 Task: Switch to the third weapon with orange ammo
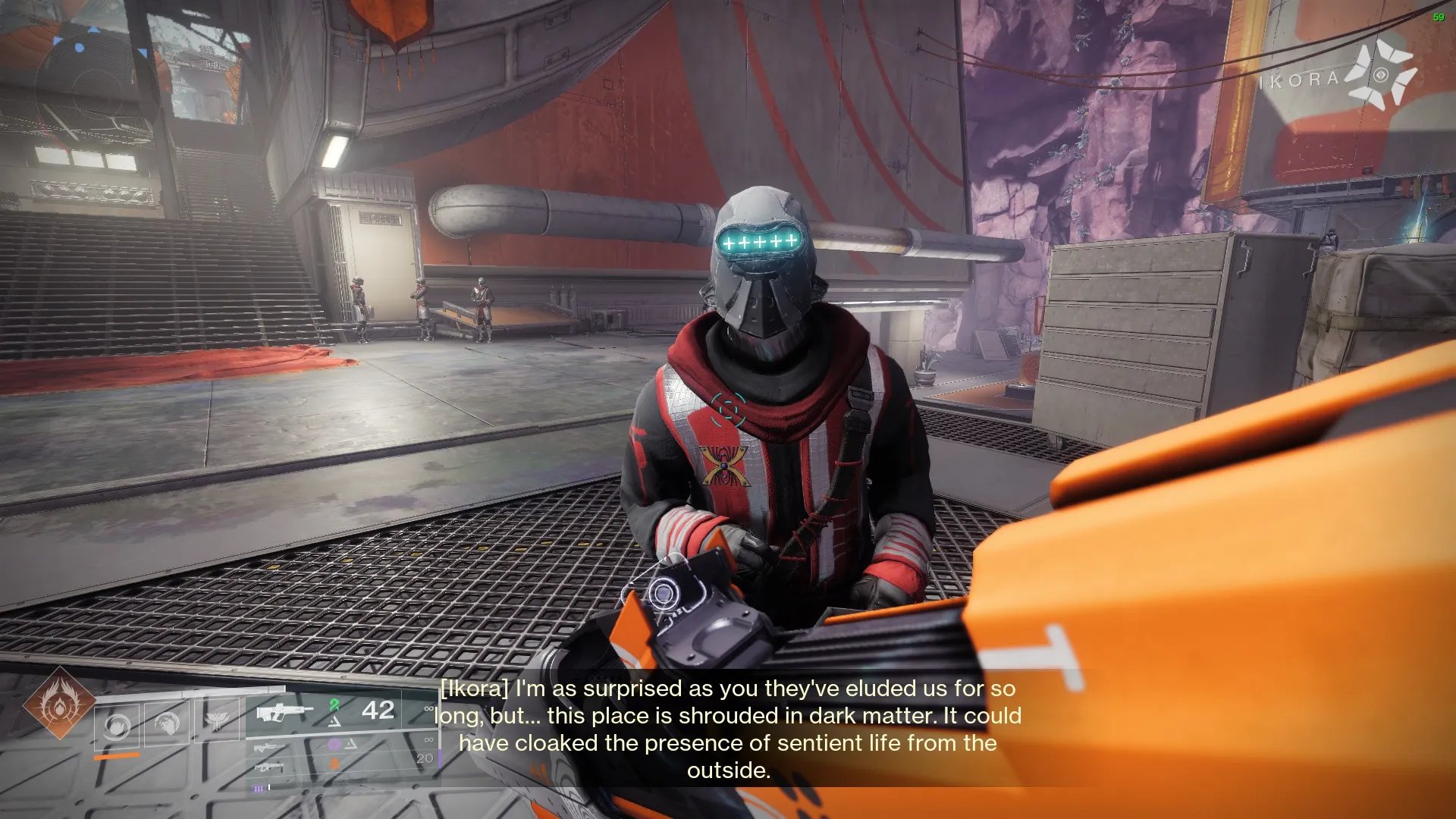(x=270, y=767)
